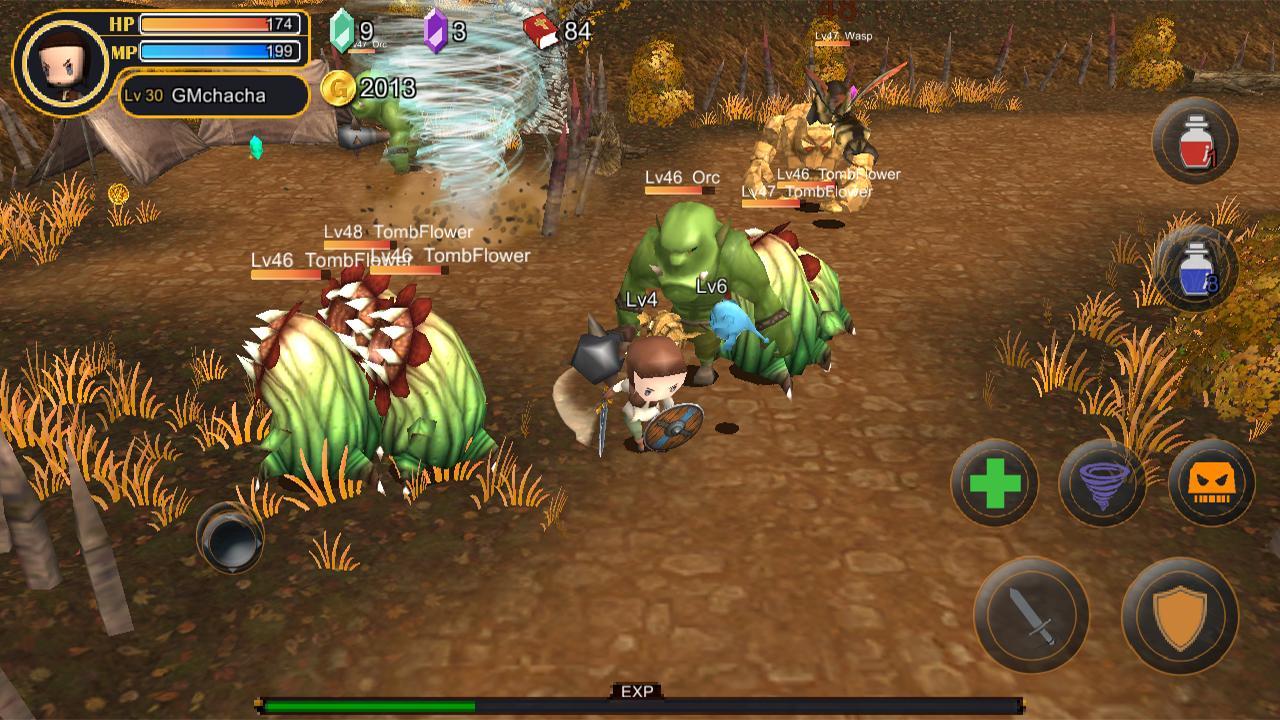Cast the green cross heal skill

coord(995,484)
